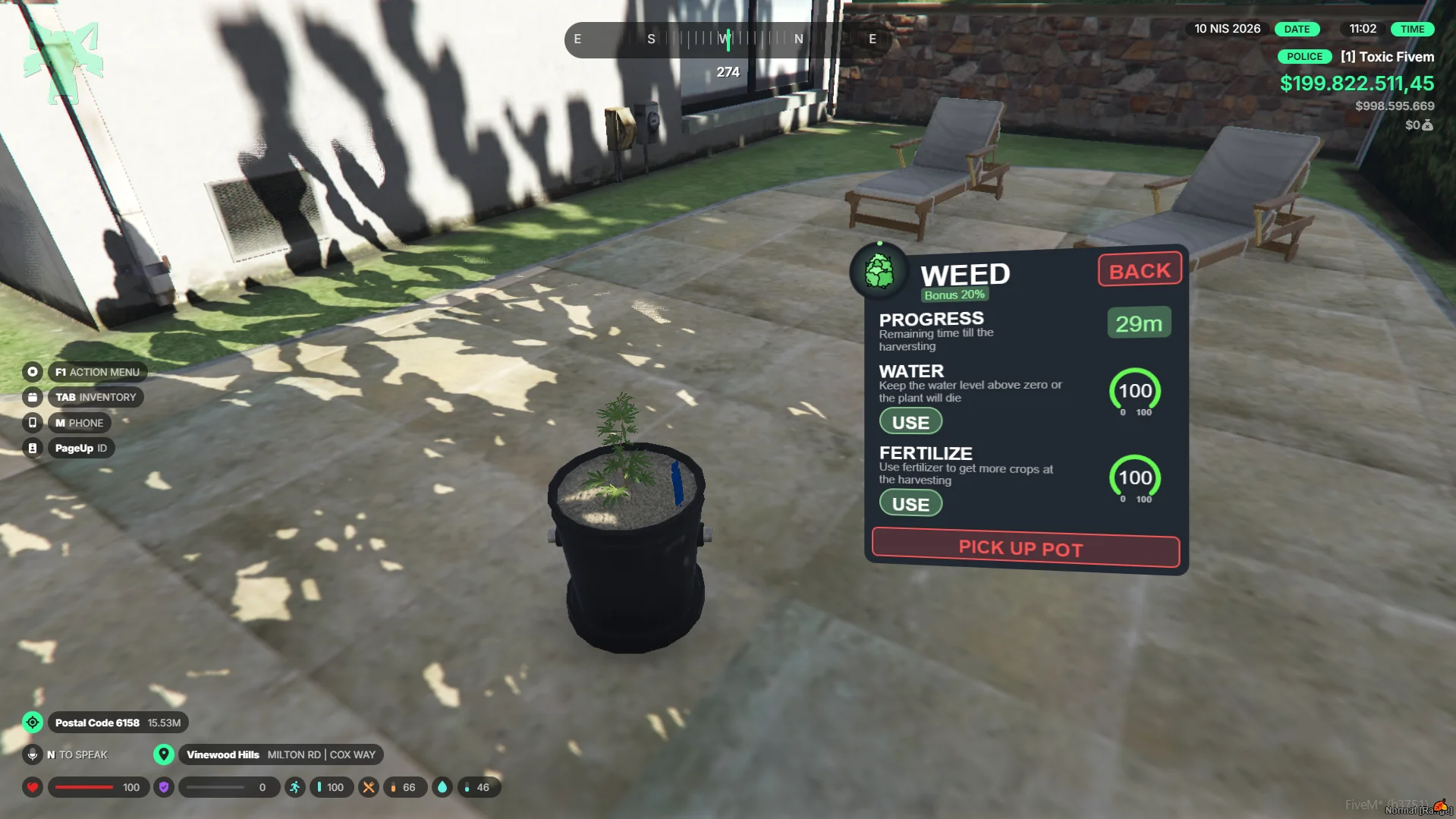Use fertilizer on the plant

(910, 504)
